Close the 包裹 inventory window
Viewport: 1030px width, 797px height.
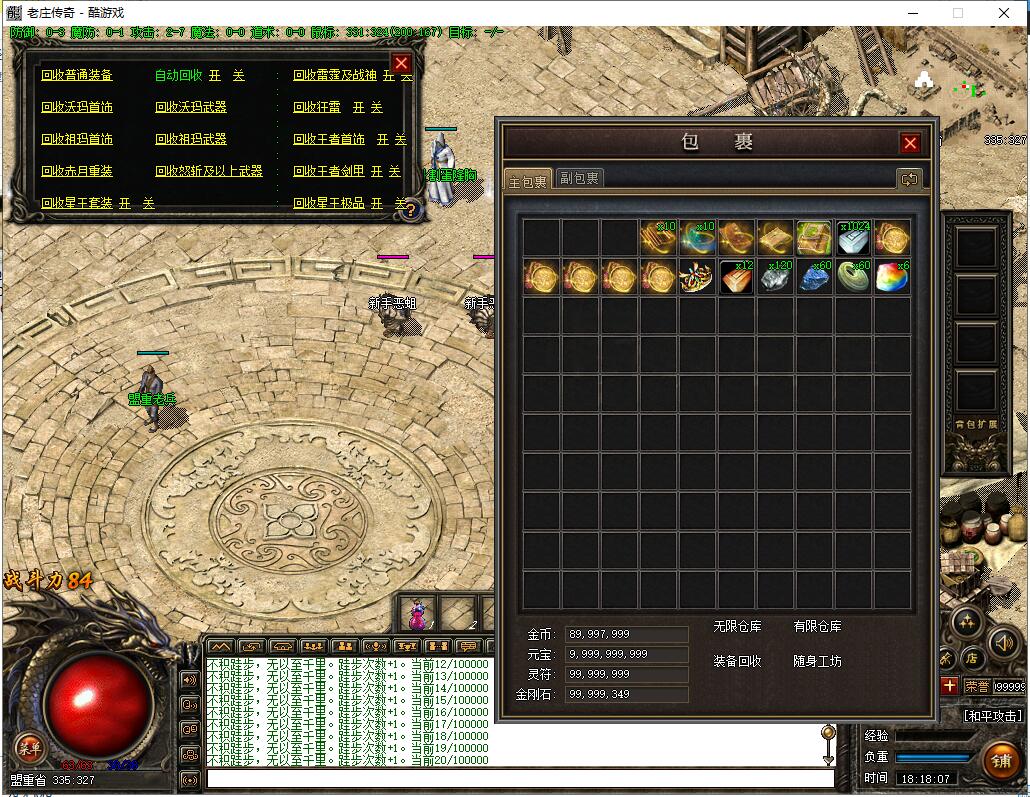tap(910, 143)
